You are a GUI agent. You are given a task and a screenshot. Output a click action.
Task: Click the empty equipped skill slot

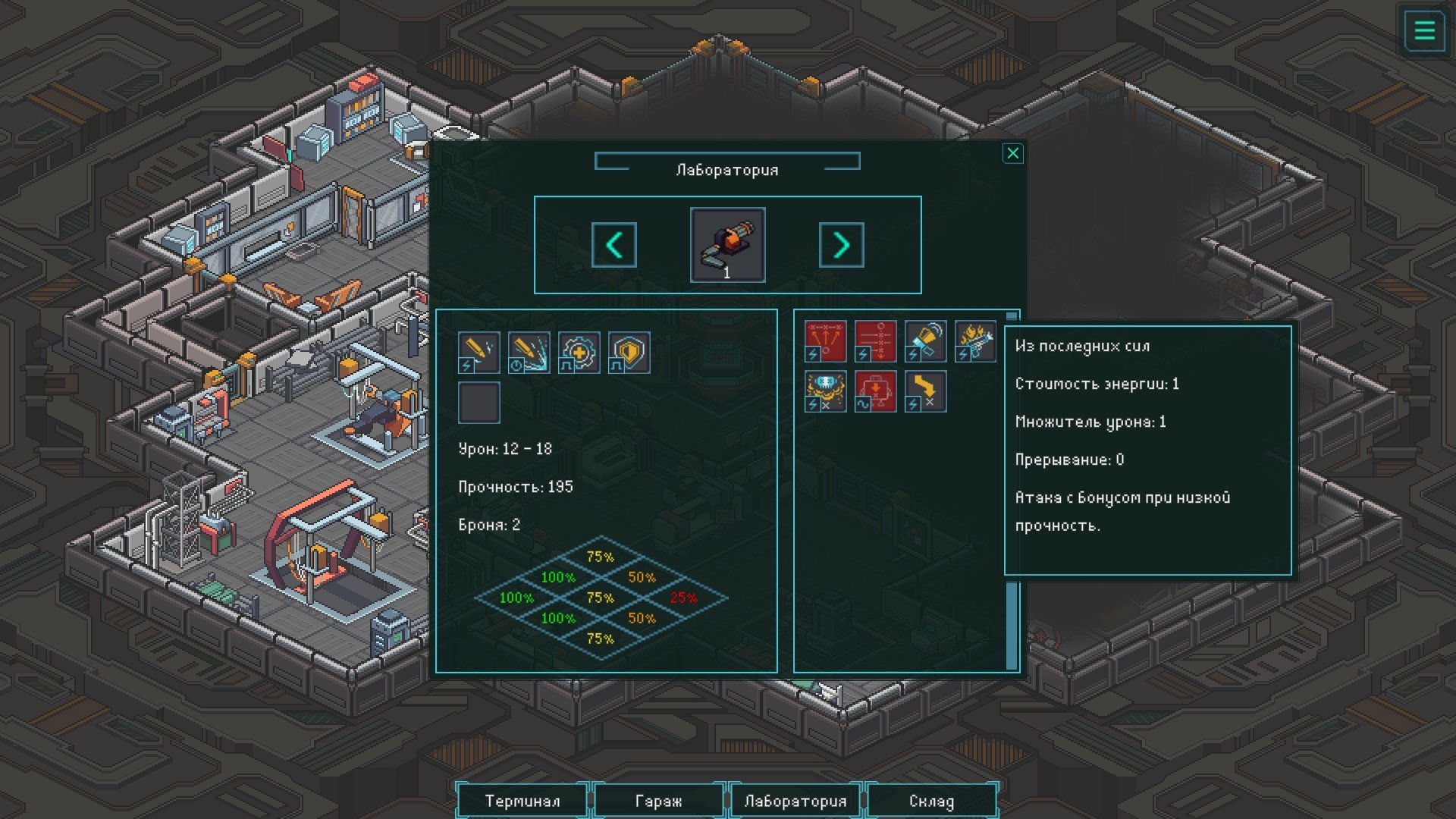click(x=479, y=403)
